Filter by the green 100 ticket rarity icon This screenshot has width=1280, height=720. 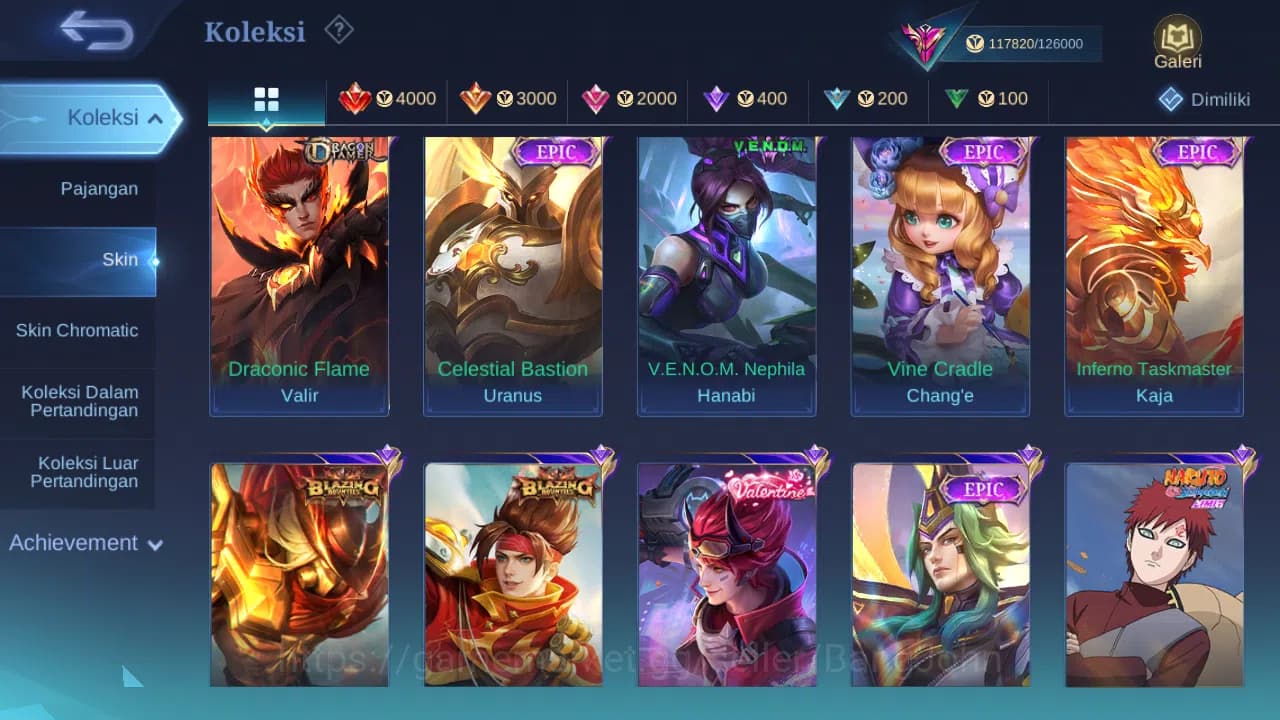coord(987,99)
